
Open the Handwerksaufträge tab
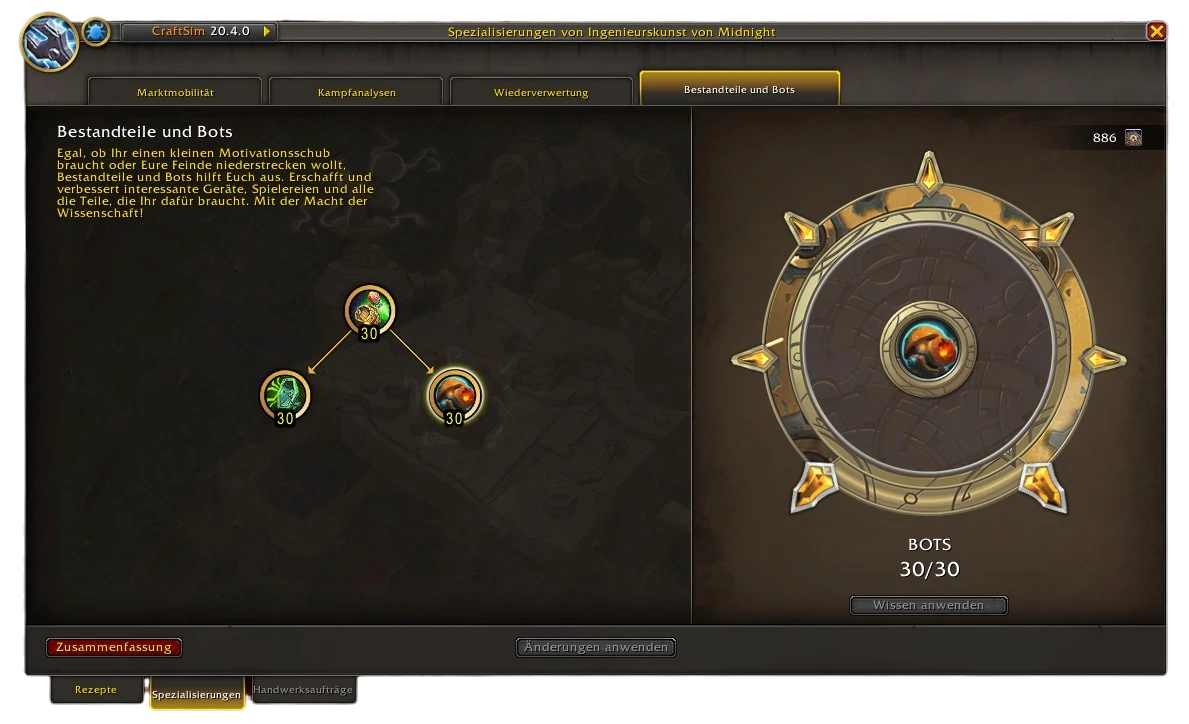303,690
